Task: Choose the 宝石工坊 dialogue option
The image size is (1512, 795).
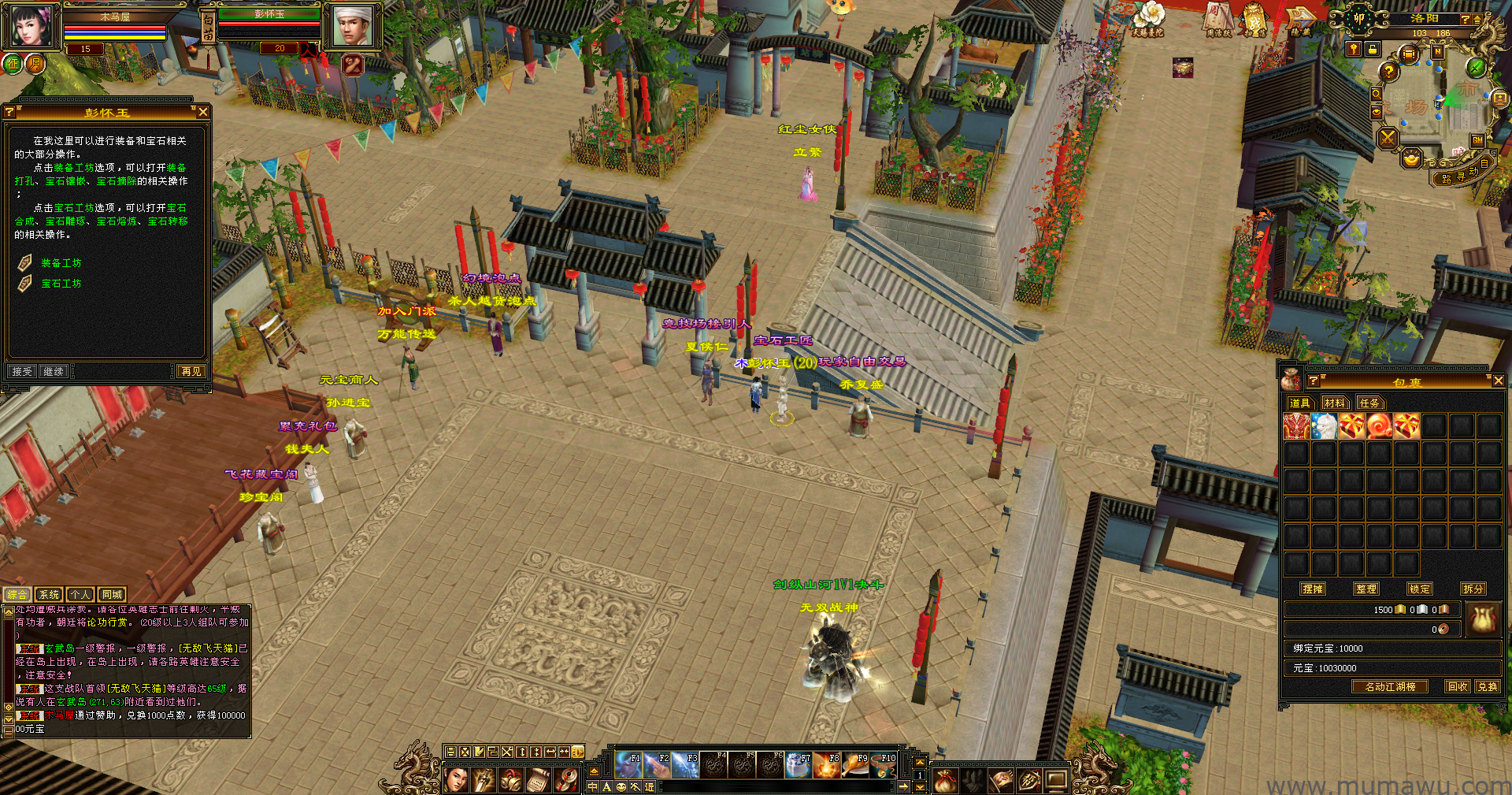Action: 61,284
